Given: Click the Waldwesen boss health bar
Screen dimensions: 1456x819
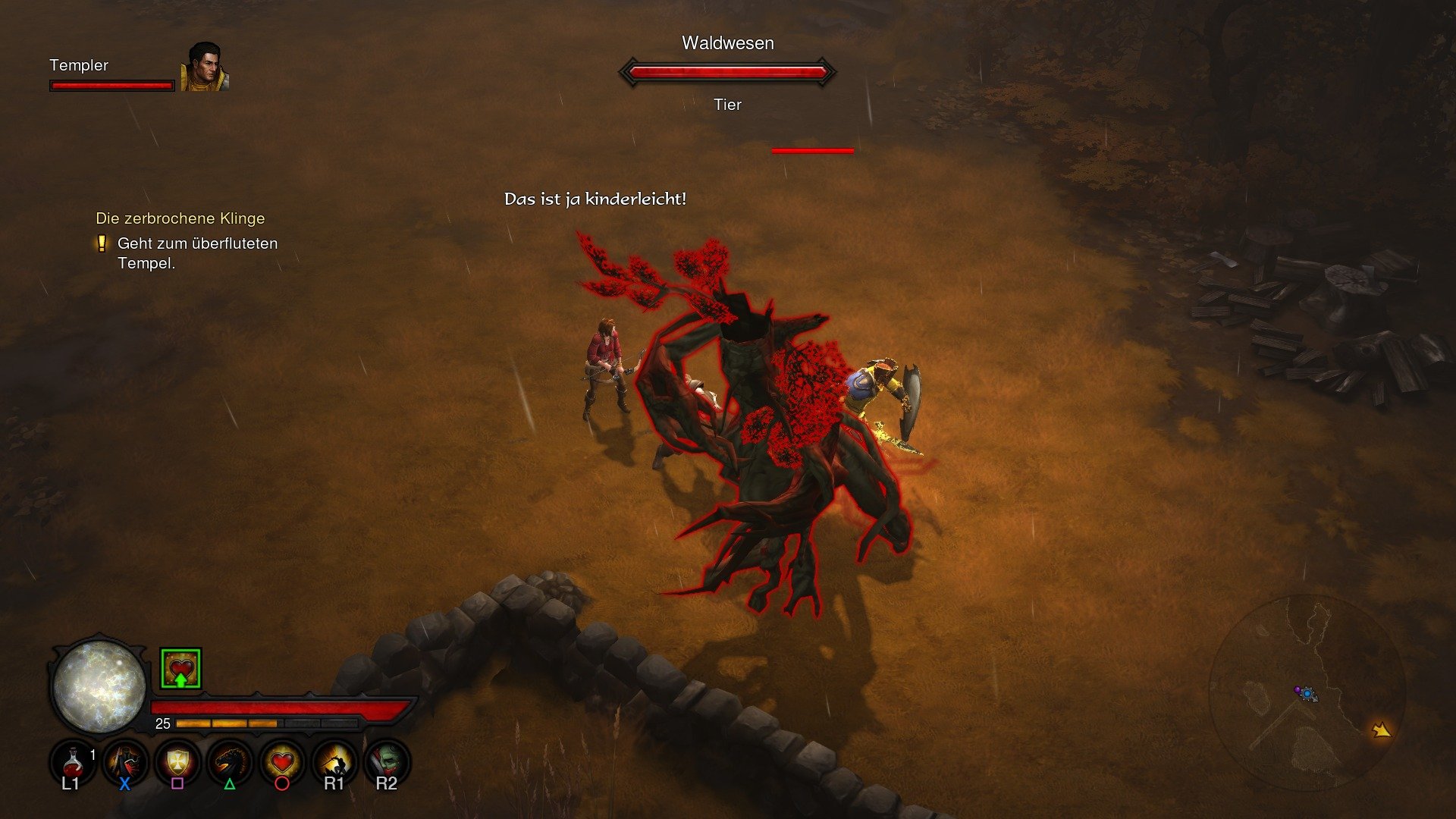Looking at the screenshot, I should [x=728, y=72].
